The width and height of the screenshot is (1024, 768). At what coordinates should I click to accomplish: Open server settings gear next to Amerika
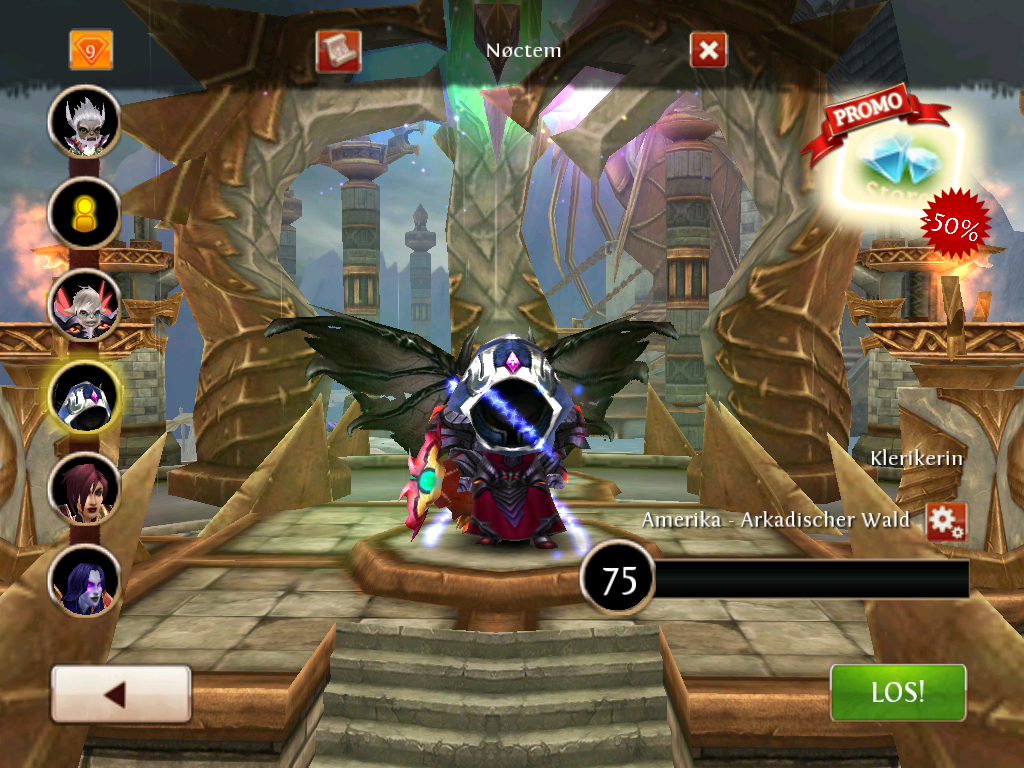(945, 522)
